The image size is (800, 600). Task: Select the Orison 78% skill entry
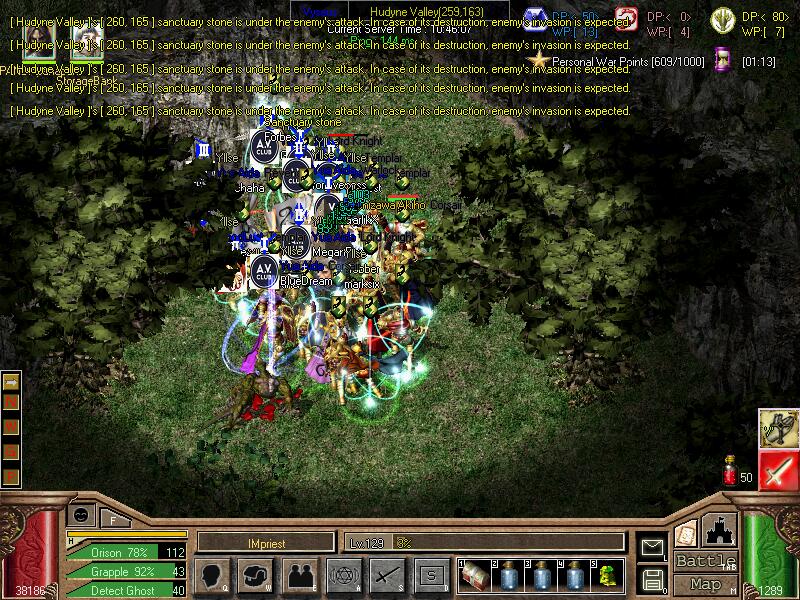(x=127, y=553)
